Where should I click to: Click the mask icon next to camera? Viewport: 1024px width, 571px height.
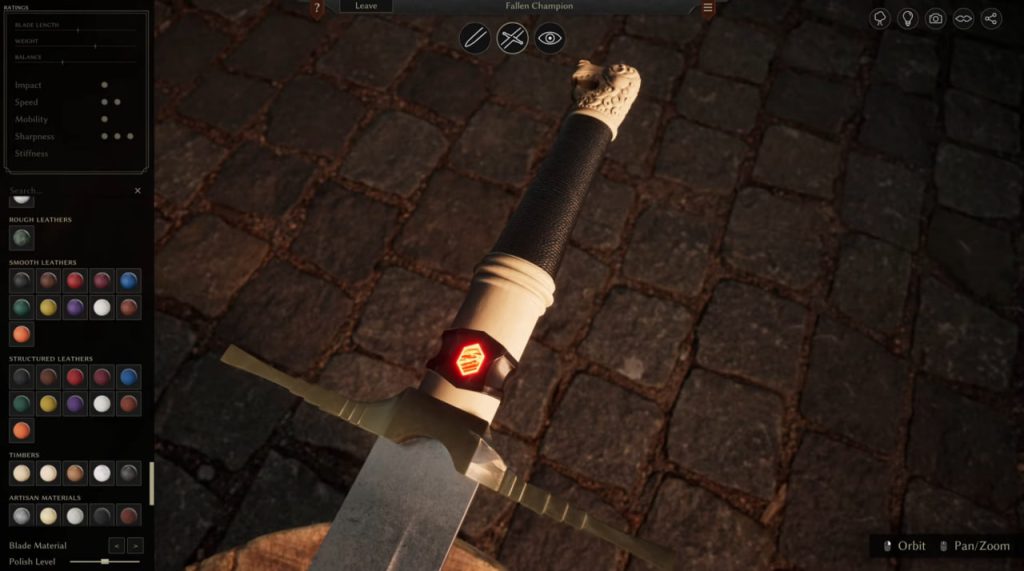964,18
